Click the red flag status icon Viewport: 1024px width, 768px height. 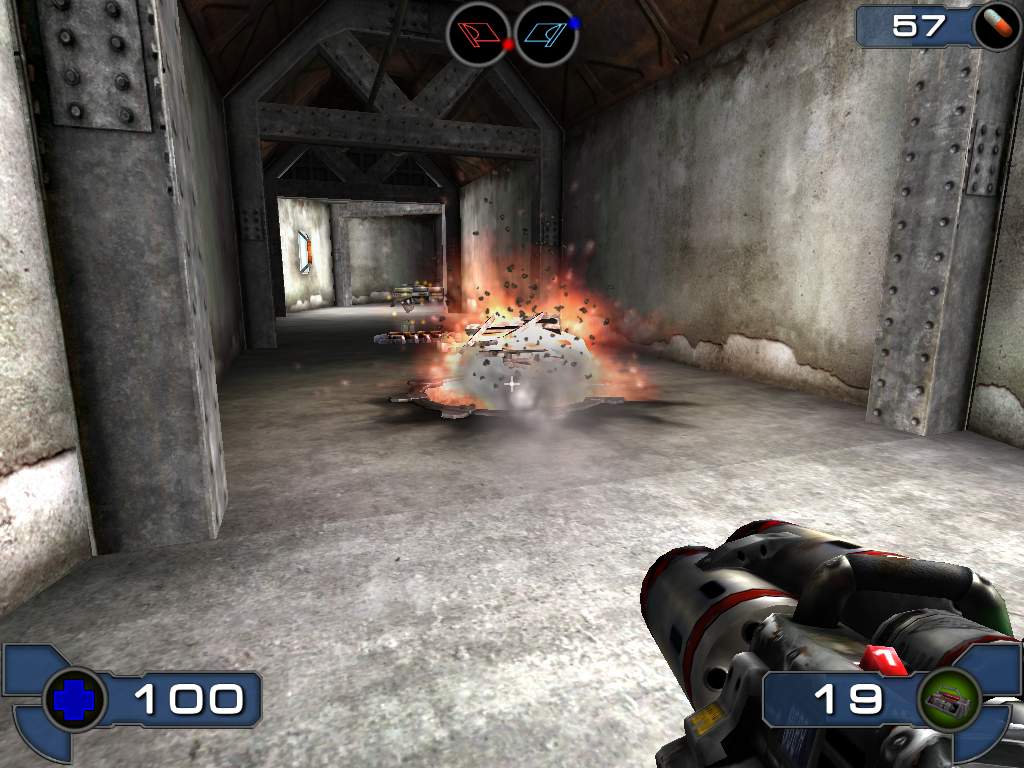point(479,34)
